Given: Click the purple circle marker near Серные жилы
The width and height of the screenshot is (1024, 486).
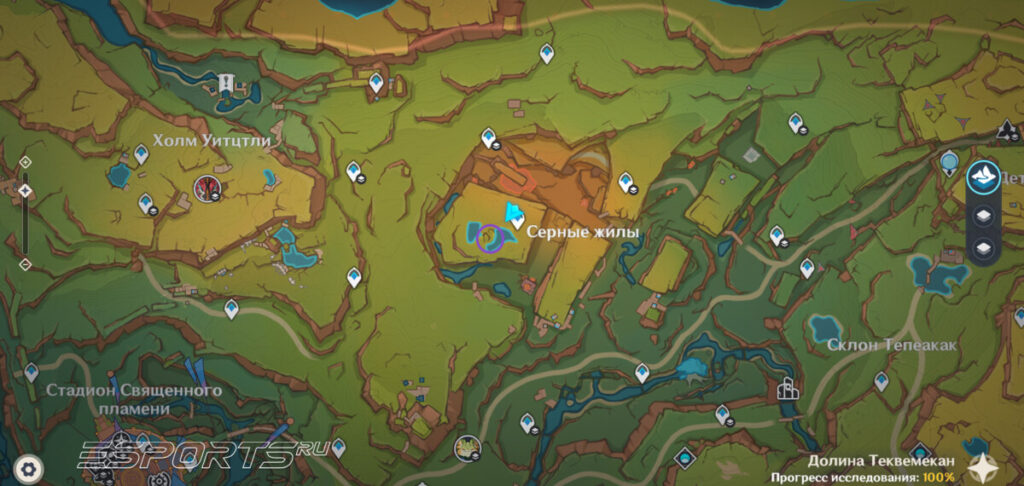Looking at the screenshot, I should coord(489,237).
